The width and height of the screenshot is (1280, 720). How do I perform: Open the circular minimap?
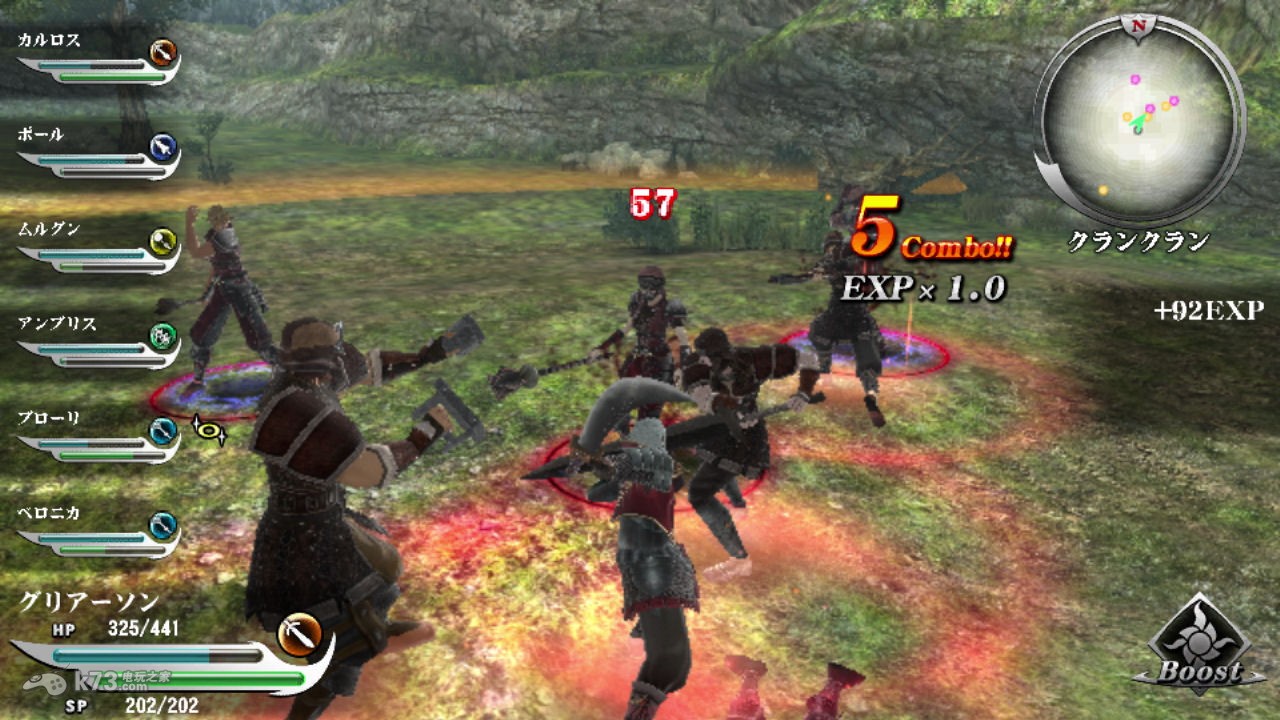(x=1139, y=122)
